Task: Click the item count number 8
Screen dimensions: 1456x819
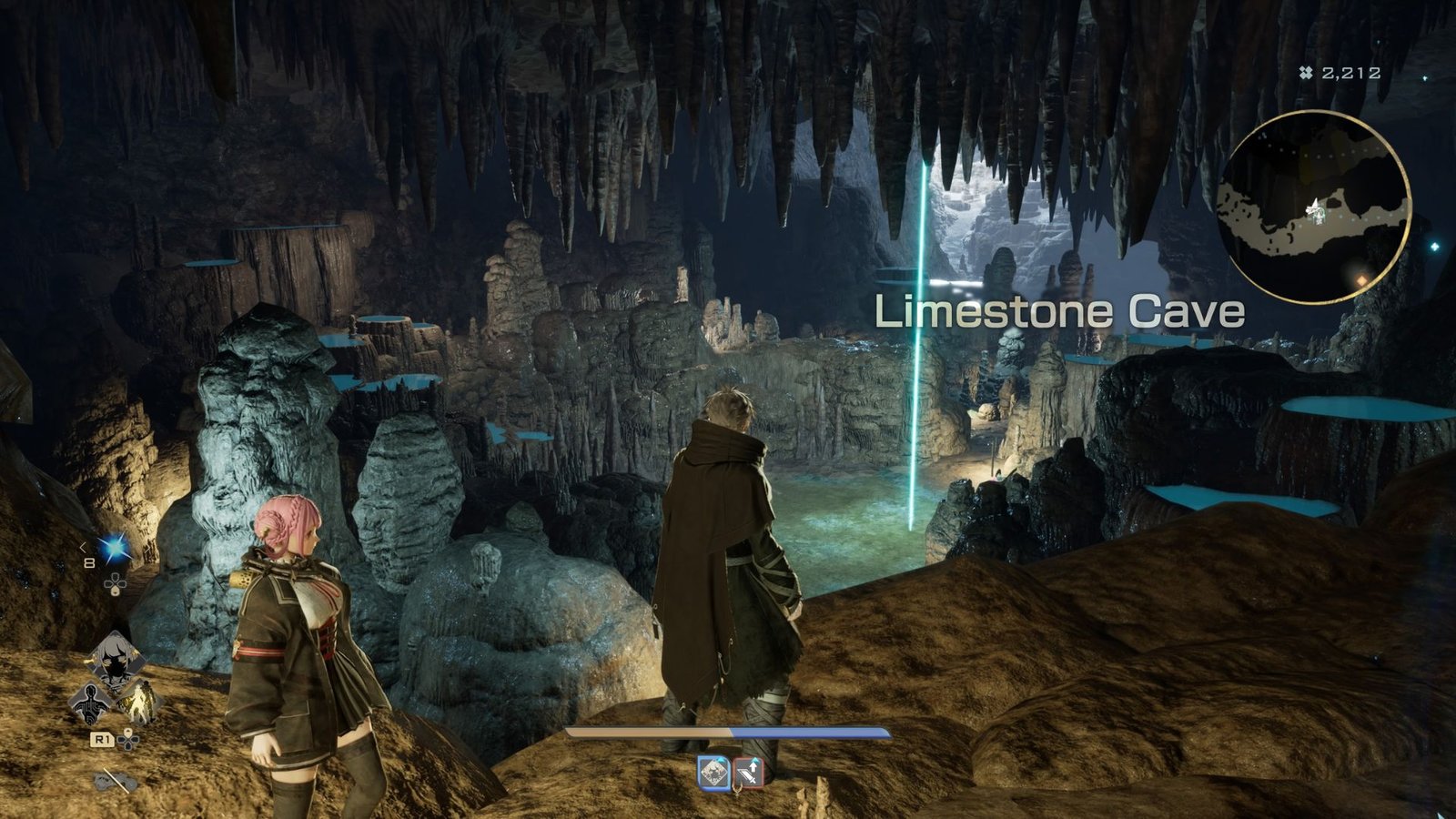Action: tap(88, 561)
